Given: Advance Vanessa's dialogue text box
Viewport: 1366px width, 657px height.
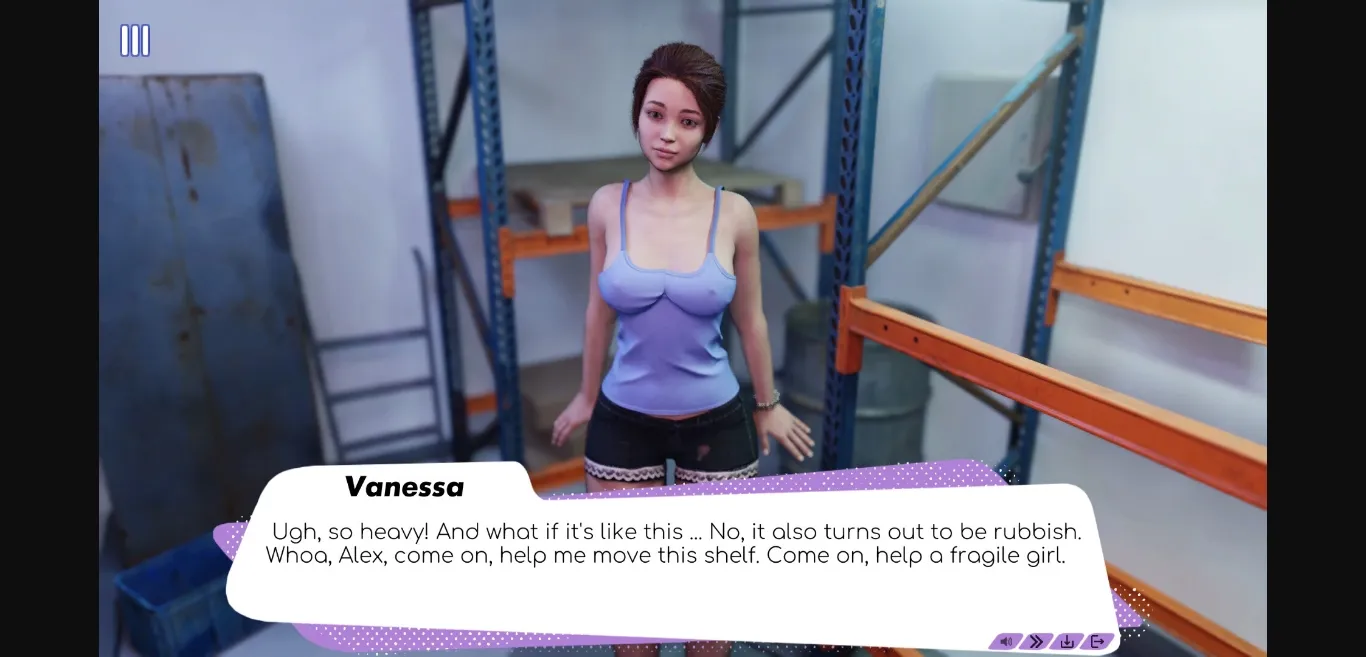Looking at the screenshot, I should pyautogui.click(x=670, y=560).
